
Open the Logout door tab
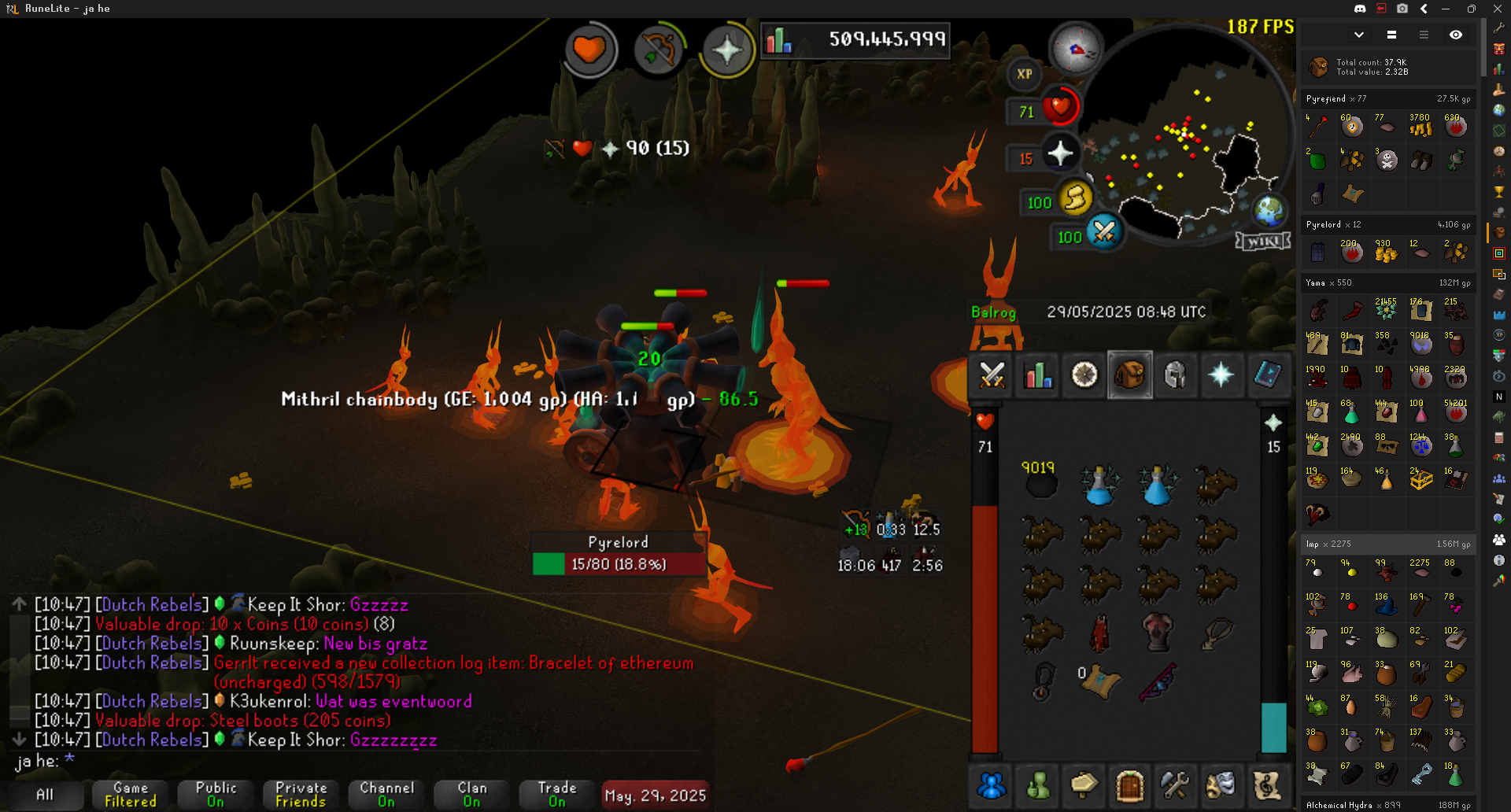1129,784
